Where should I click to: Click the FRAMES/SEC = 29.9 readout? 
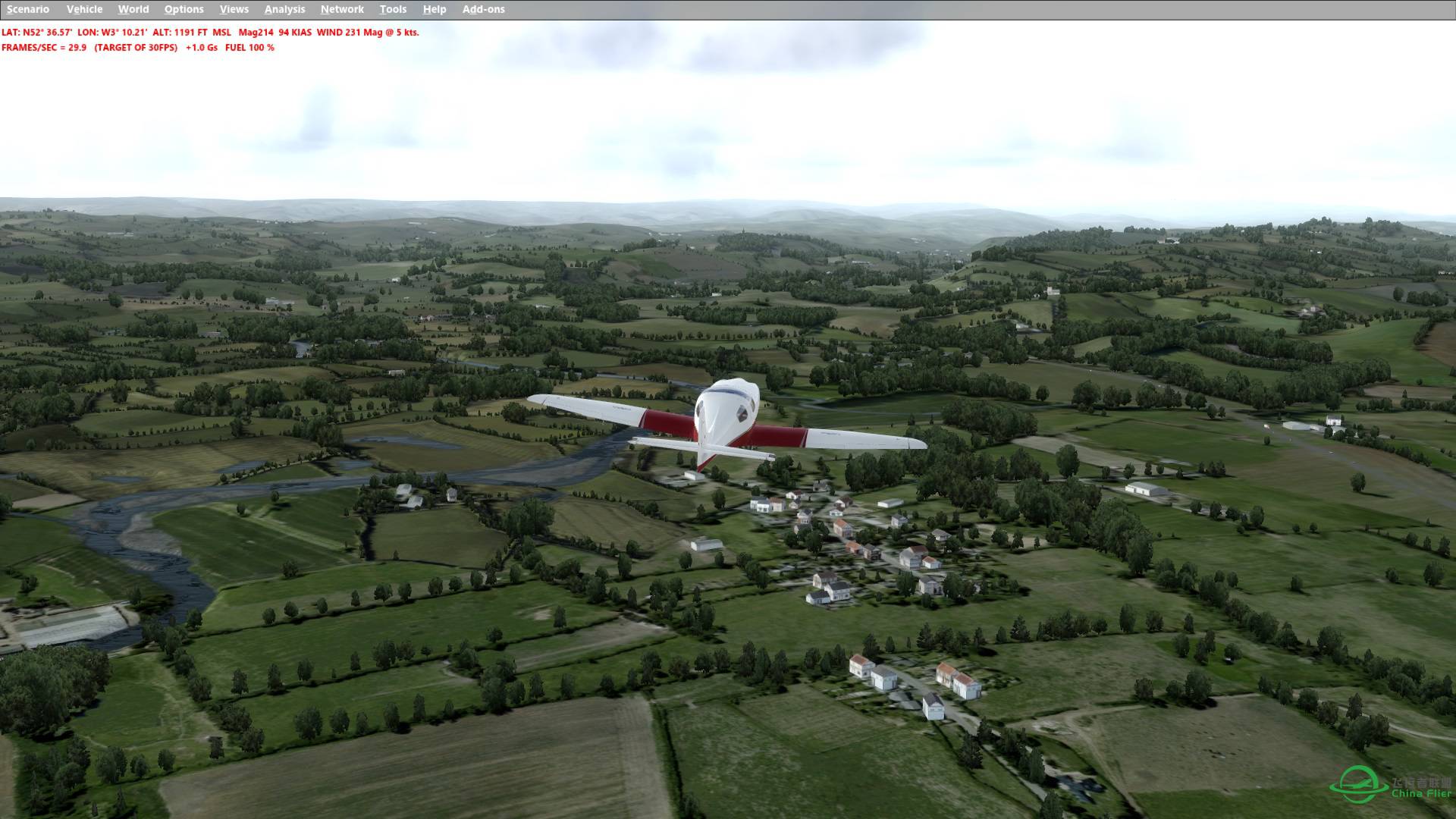pos(47,46)
